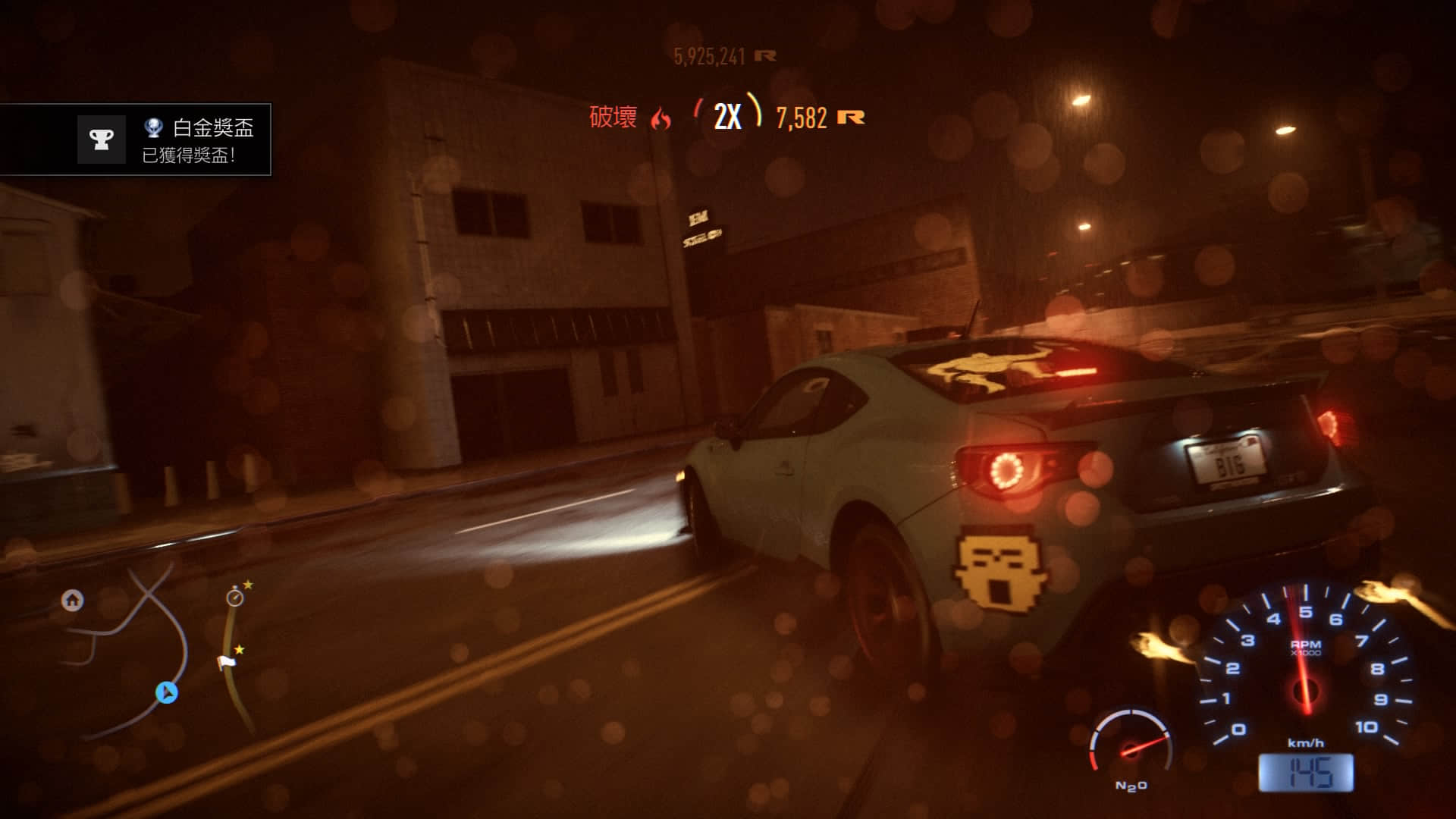Select the stopwatch event marker

point(235,598)
